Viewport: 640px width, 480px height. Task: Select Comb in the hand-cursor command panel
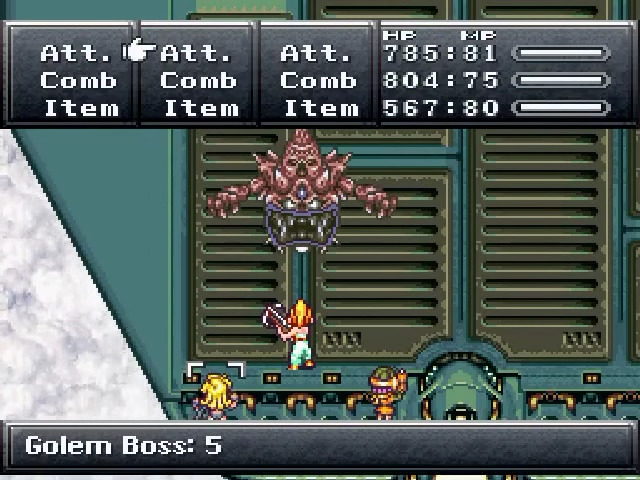pyautogui.click(x=197, y=81)
